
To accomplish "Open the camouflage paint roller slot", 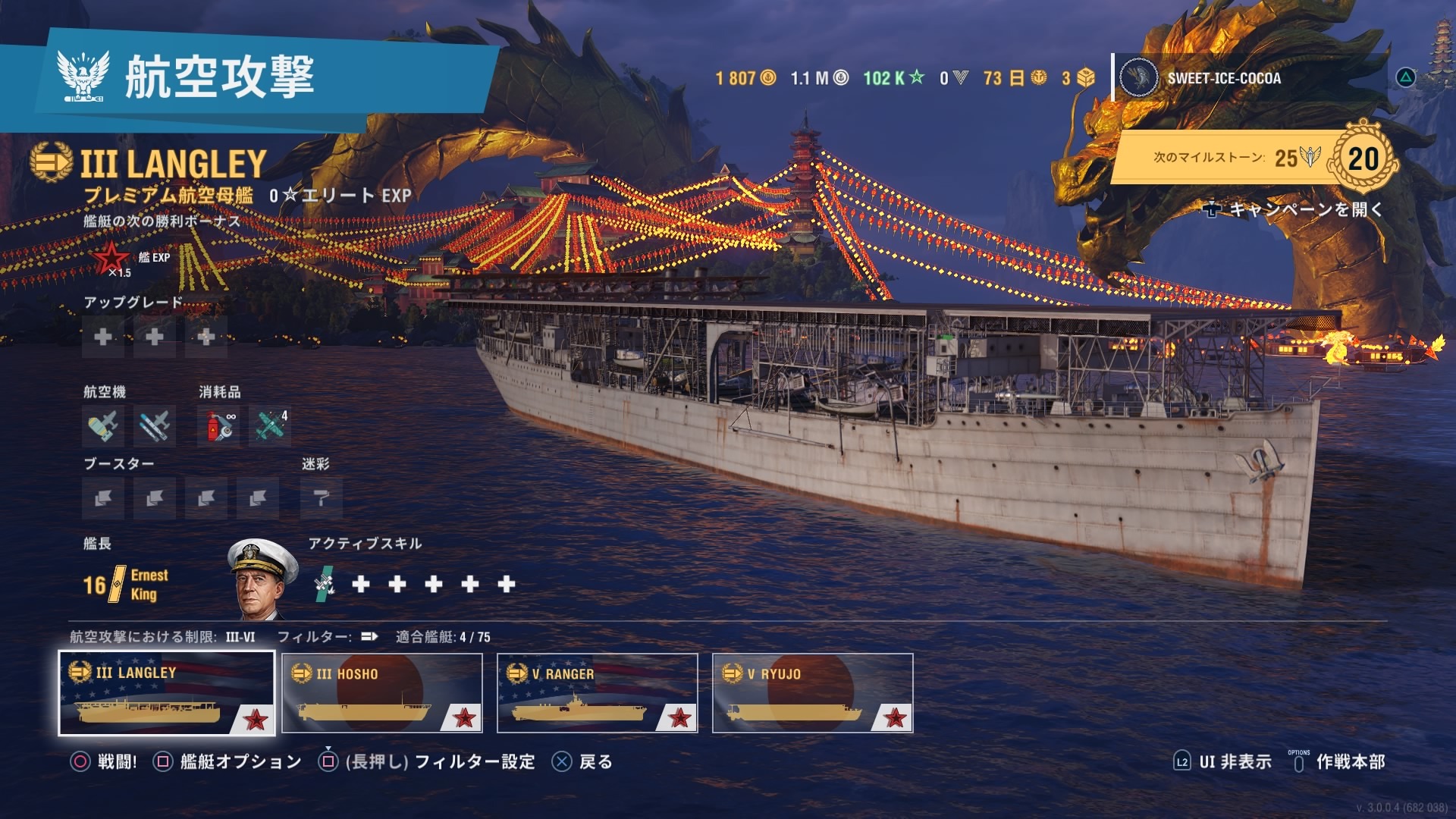I will click(322, 498).
